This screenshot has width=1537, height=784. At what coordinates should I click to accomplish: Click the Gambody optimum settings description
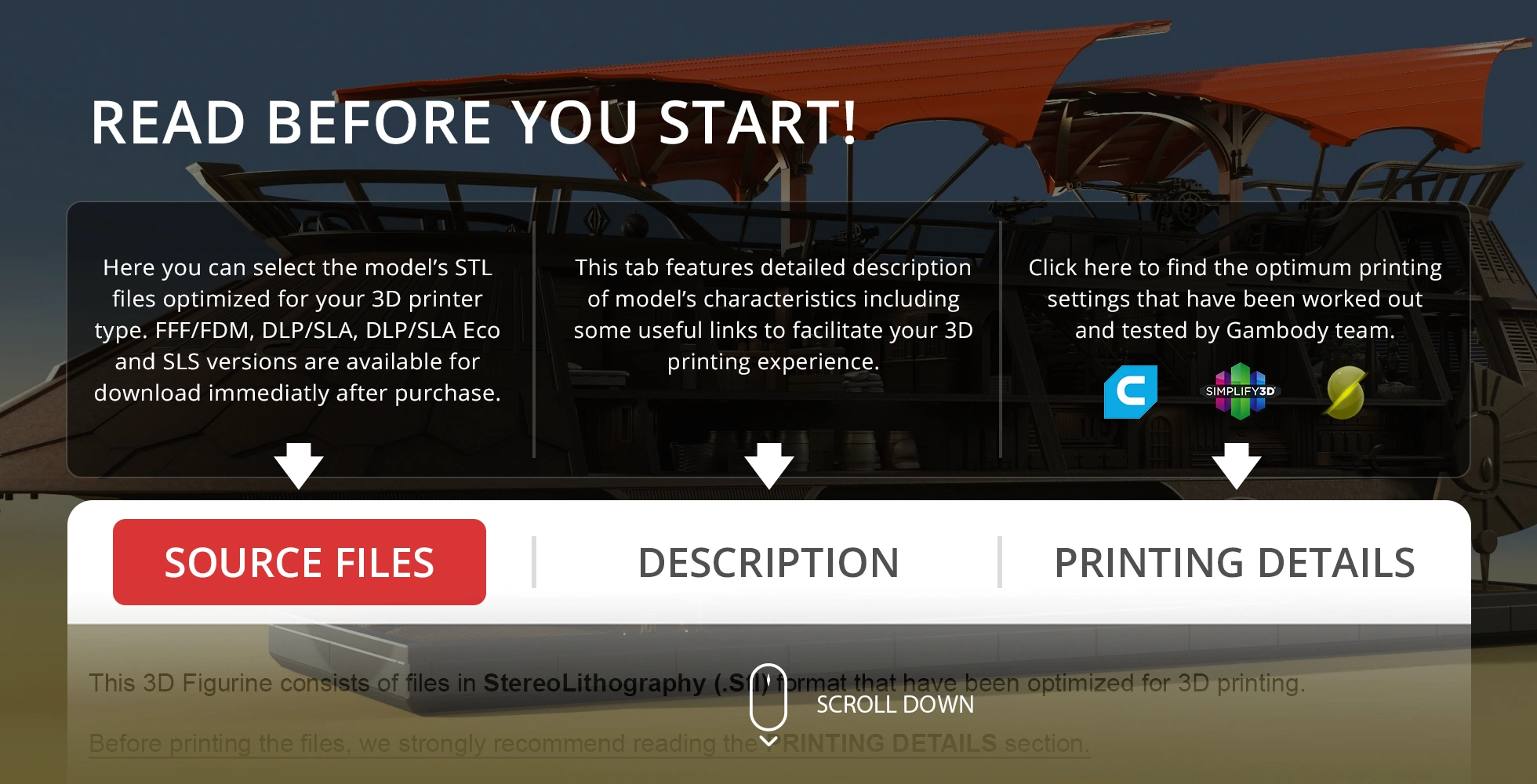tap(1235, 298)
